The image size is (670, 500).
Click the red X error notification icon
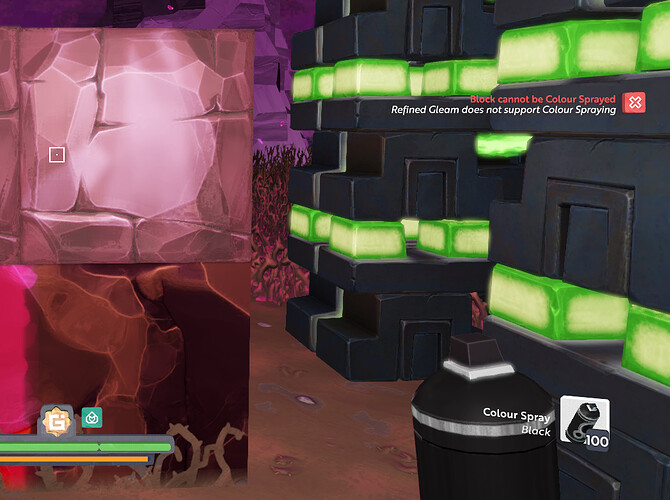(x=633, y=102)
